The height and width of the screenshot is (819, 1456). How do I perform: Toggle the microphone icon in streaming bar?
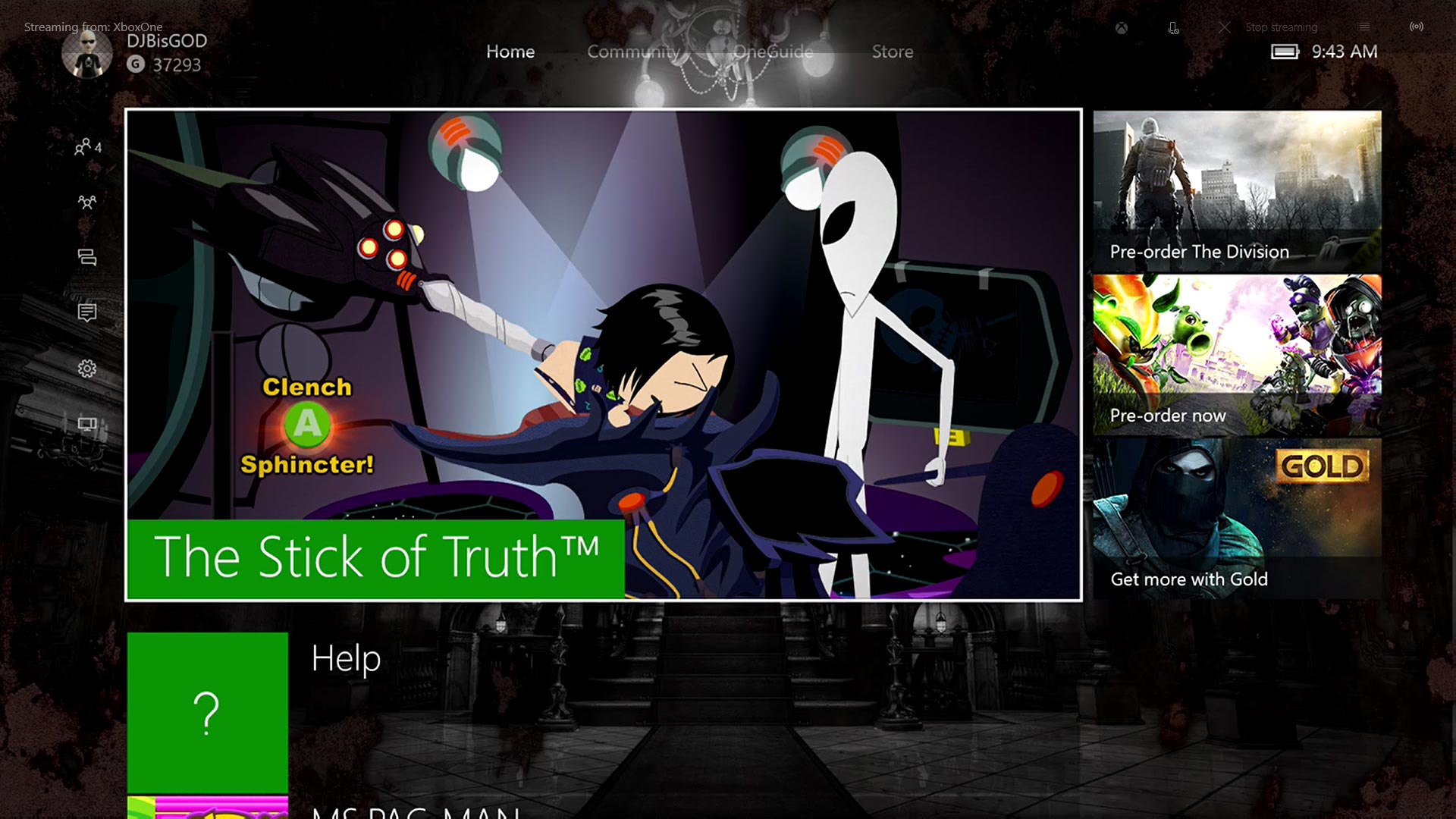(1173, 28)
